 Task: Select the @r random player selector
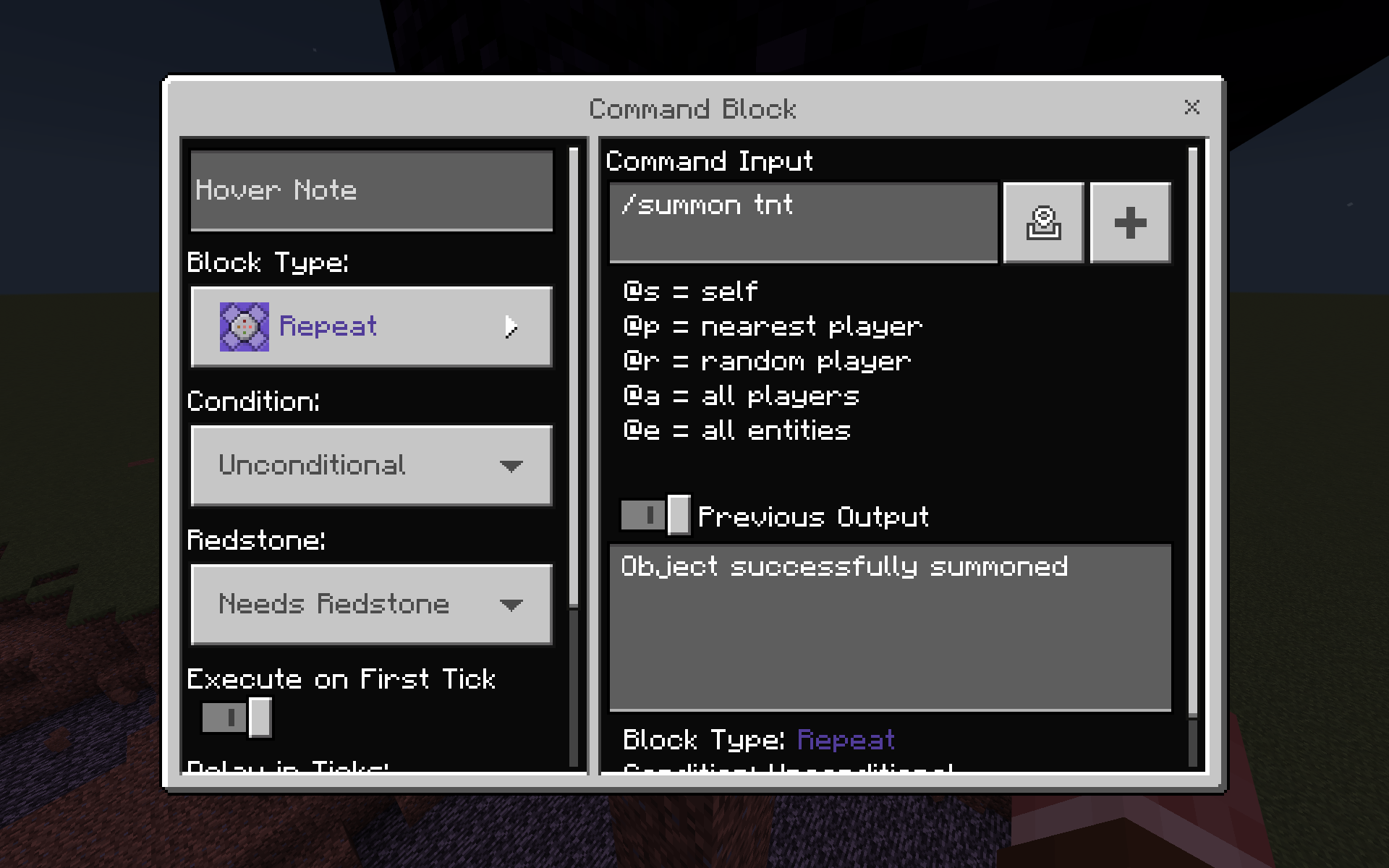tap(765, 361)
